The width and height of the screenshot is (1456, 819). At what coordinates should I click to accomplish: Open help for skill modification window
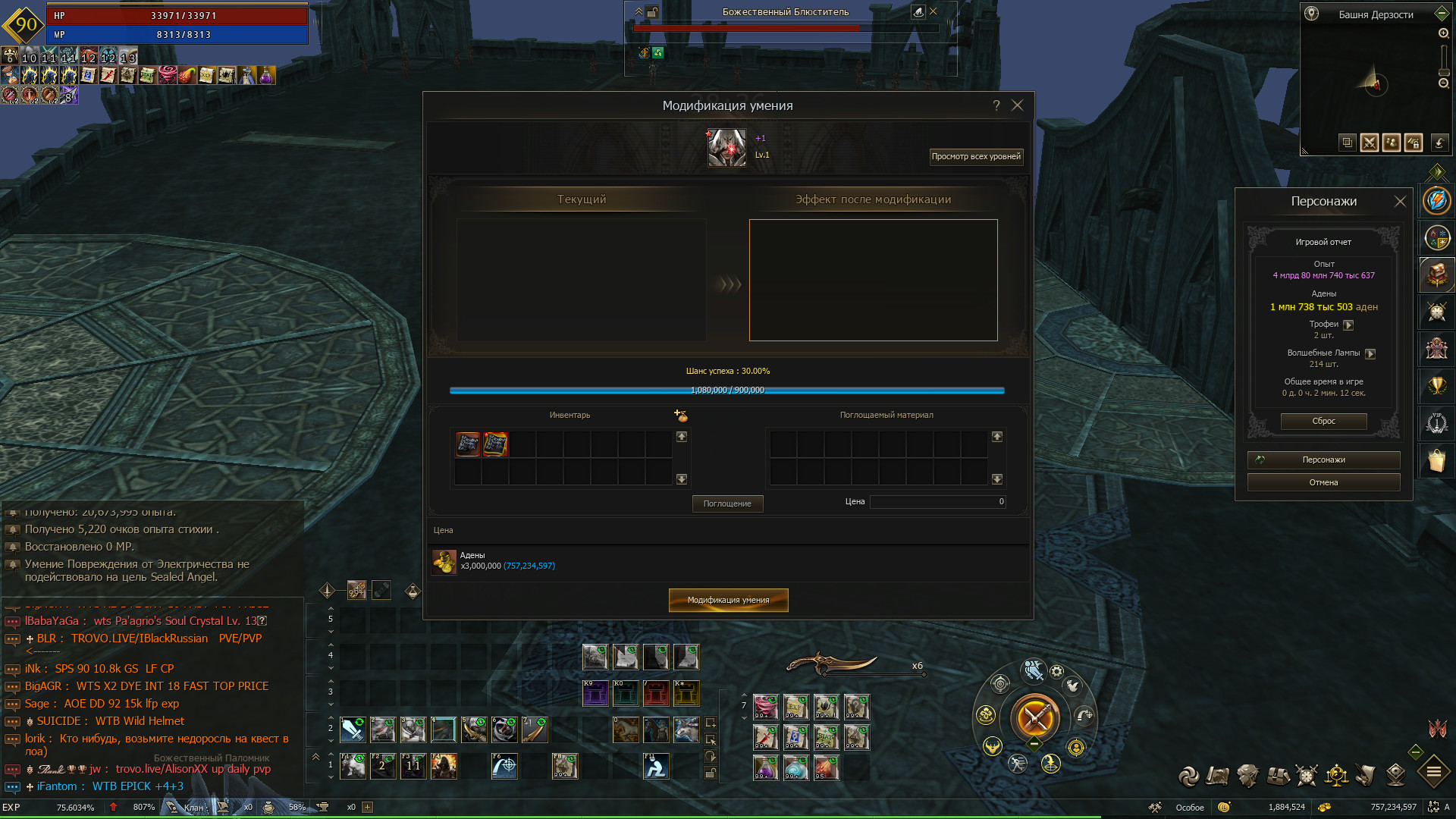[996, 105]
